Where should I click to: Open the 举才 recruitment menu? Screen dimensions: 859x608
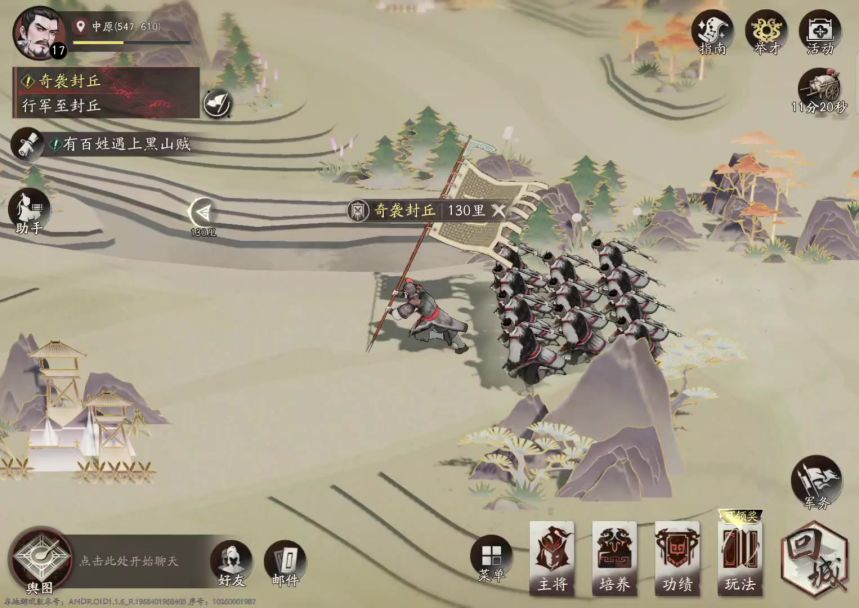pos(766,32)
